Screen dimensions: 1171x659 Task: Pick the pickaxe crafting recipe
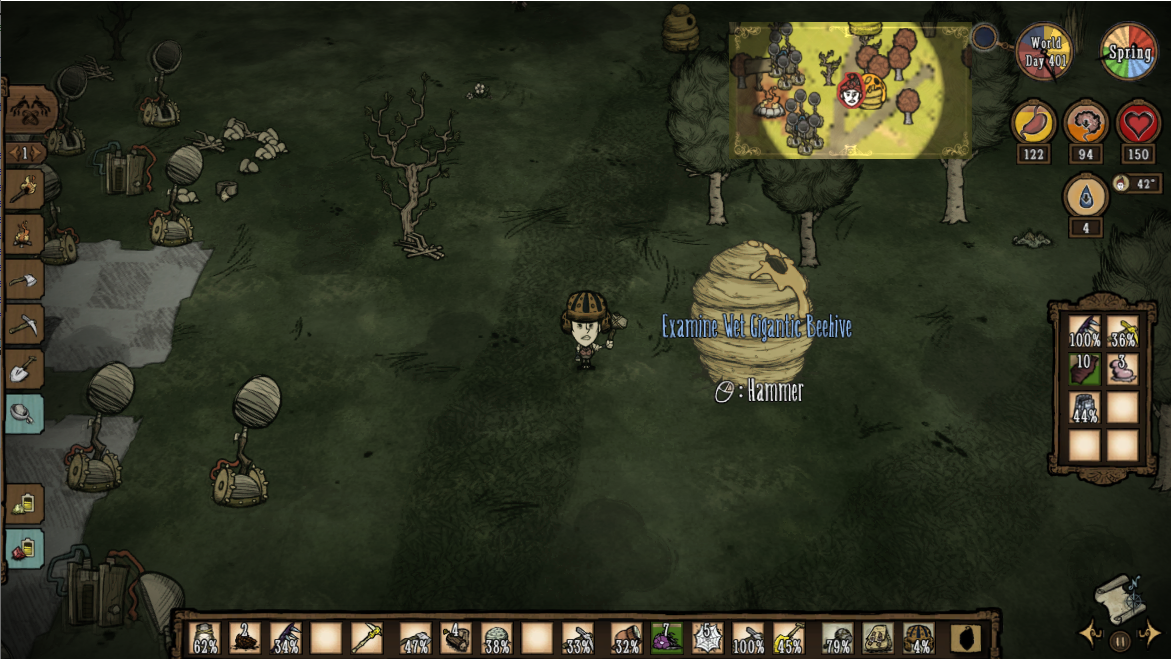coord(24,325)
